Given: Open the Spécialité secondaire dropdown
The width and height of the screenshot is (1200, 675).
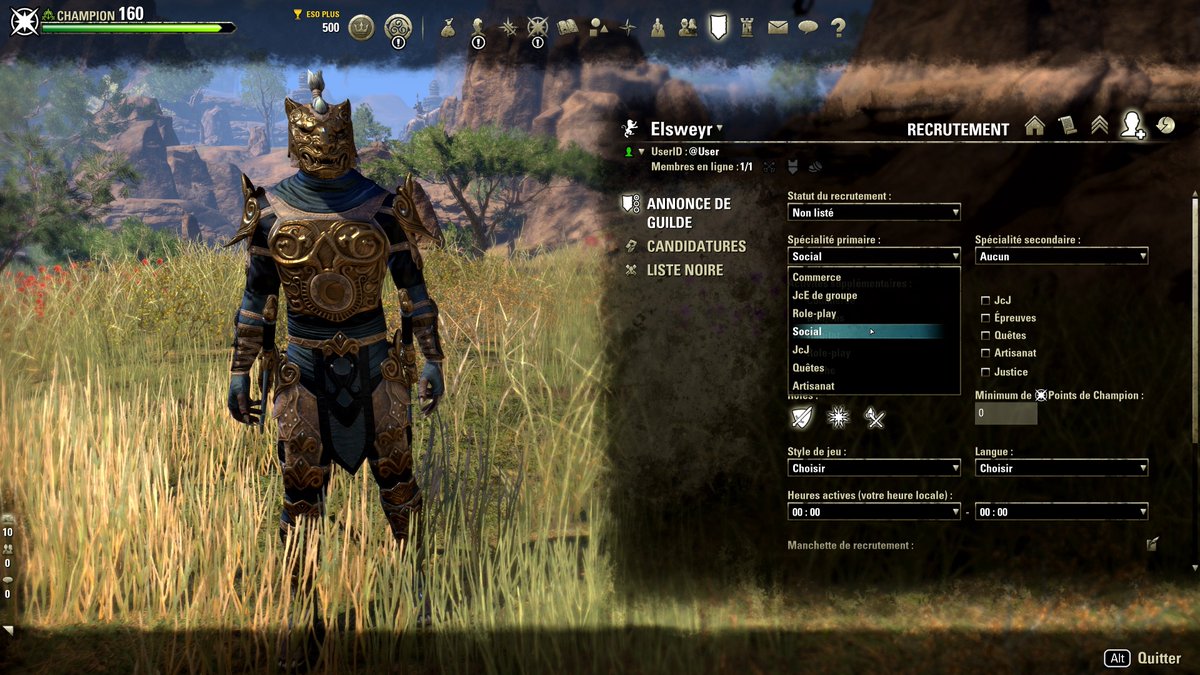Looking at the screenshot, I should (x=1061, y=256).
